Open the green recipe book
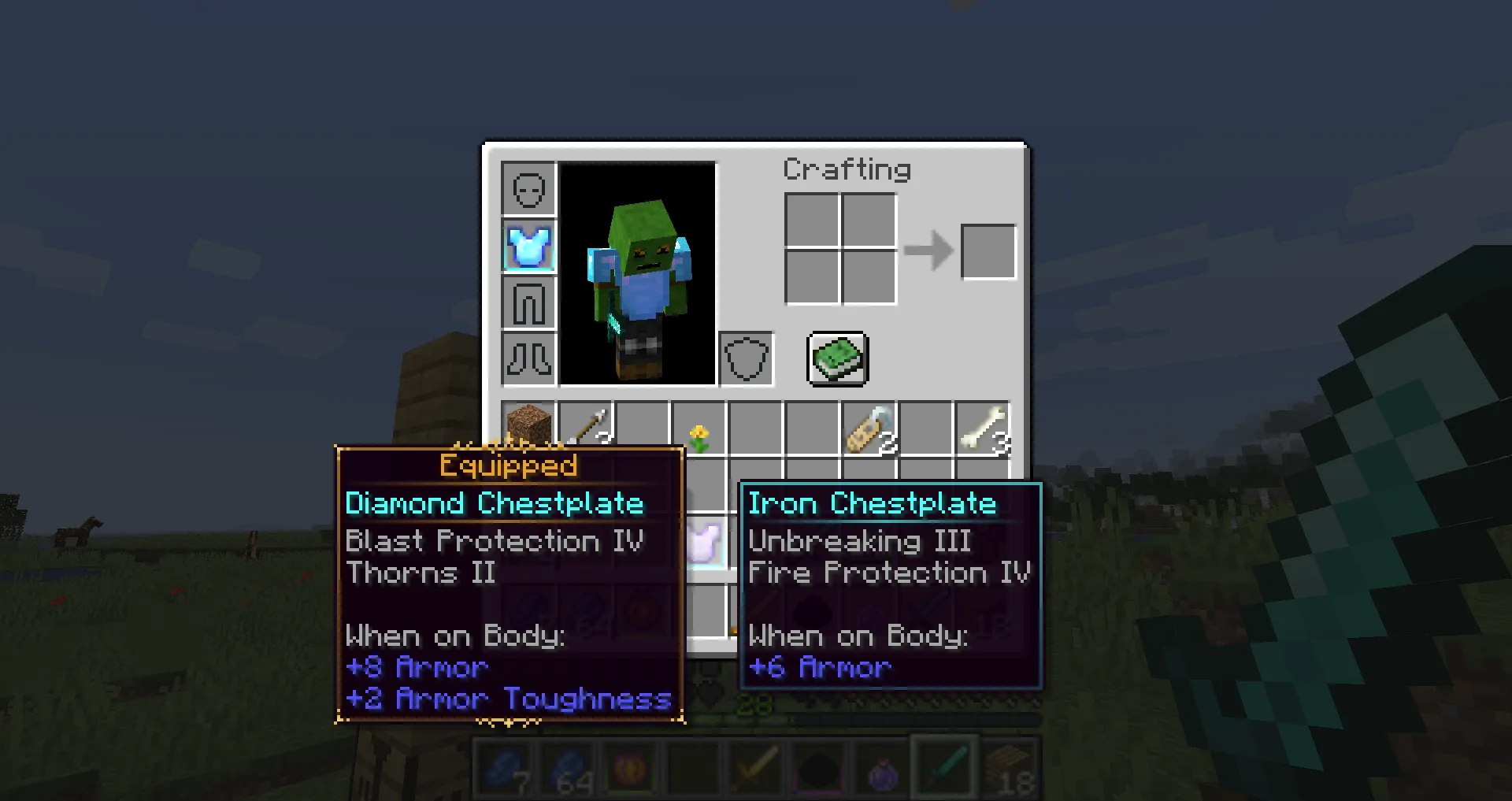The height and width of the screenshot is (801, 1512). click(x=838, y=359)
